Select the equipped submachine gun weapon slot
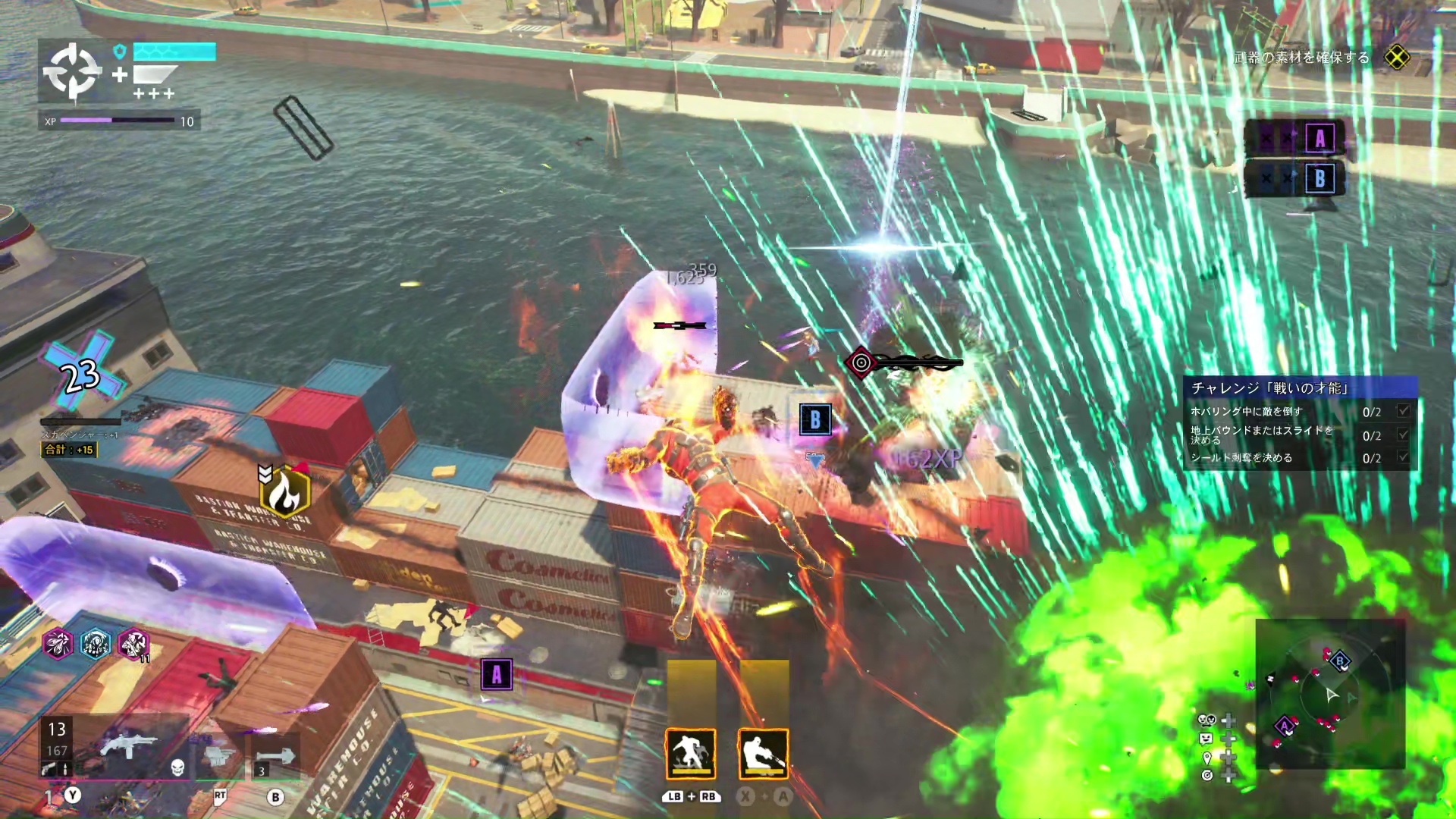Screen dimensions: 1456x819 point(127,746)
